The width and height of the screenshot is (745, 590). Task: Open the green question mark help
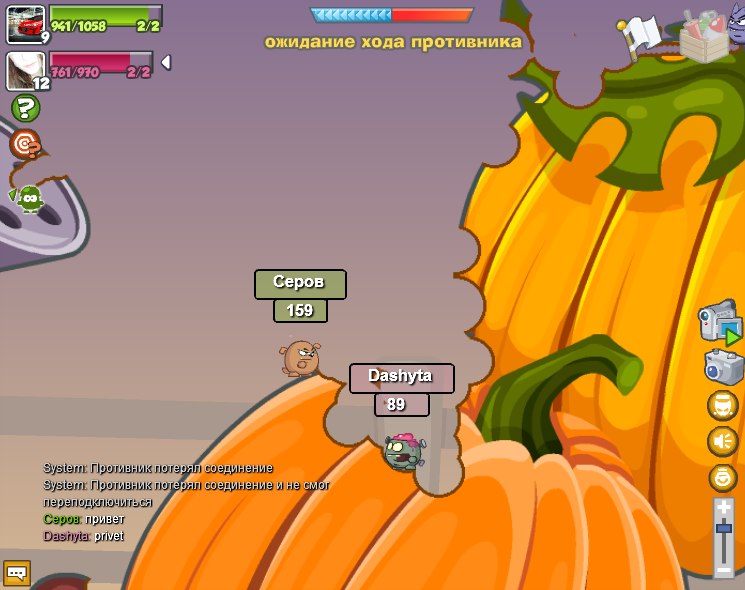(25, 108)
